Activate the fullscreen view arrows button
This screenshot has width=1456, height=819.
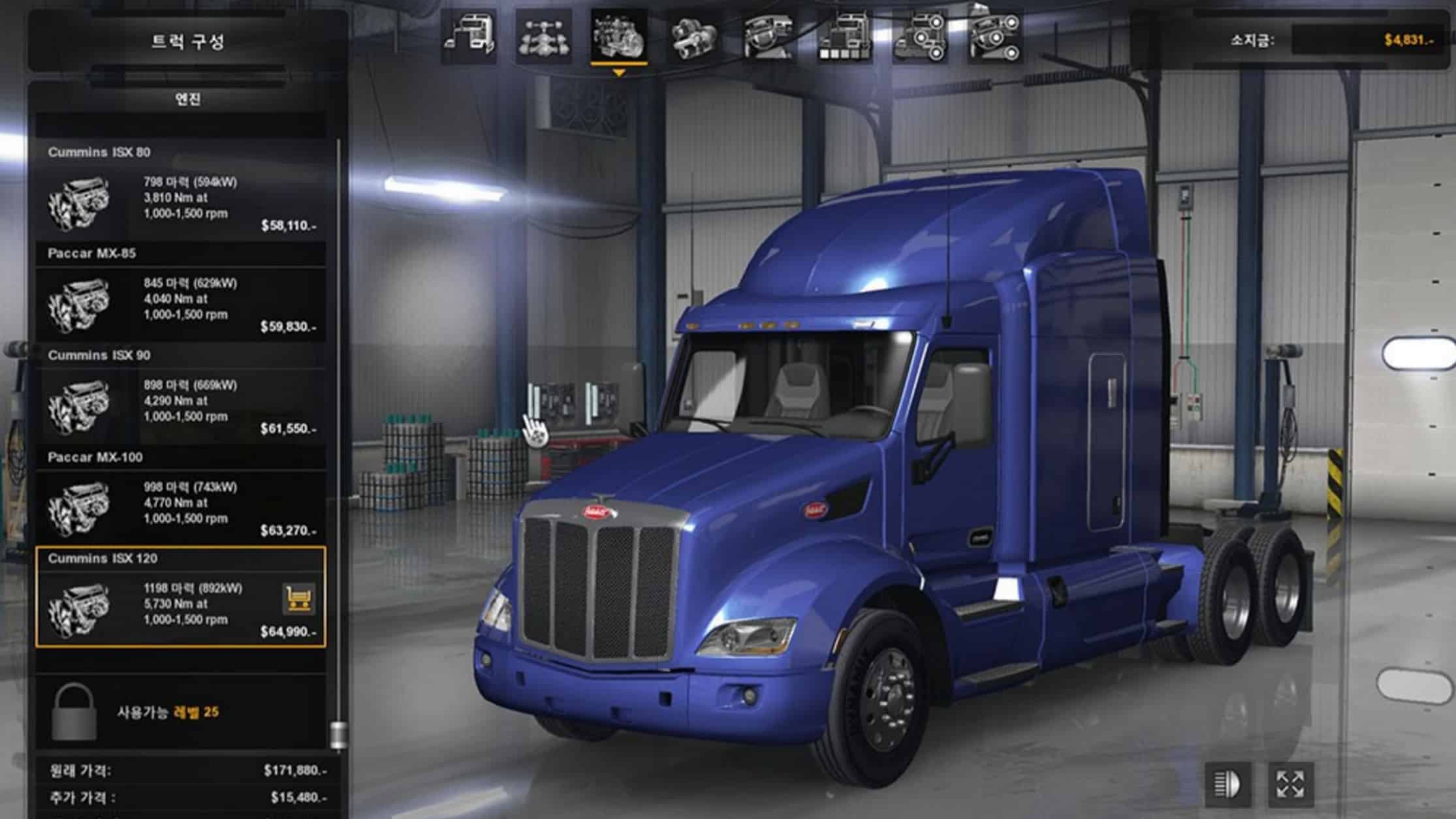(1290, 784)
